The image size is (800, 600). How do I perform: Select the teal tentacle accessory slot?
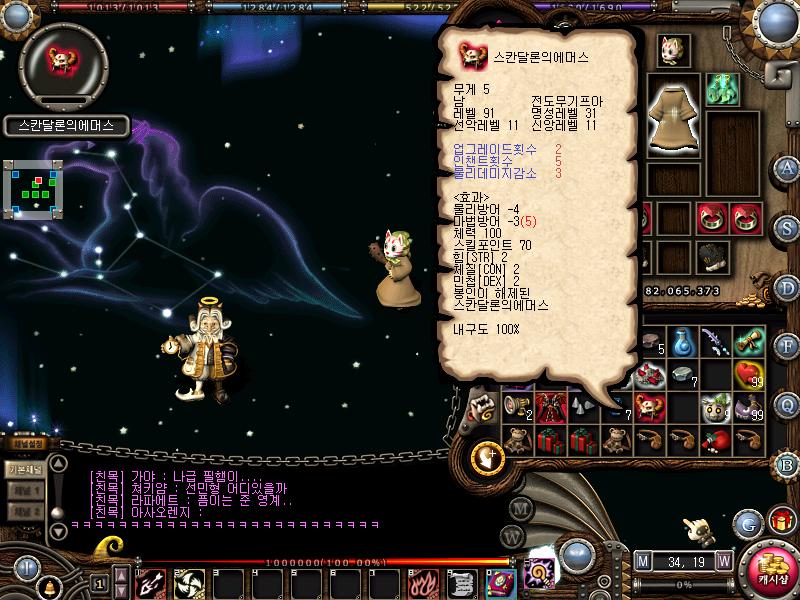(721, 88)
